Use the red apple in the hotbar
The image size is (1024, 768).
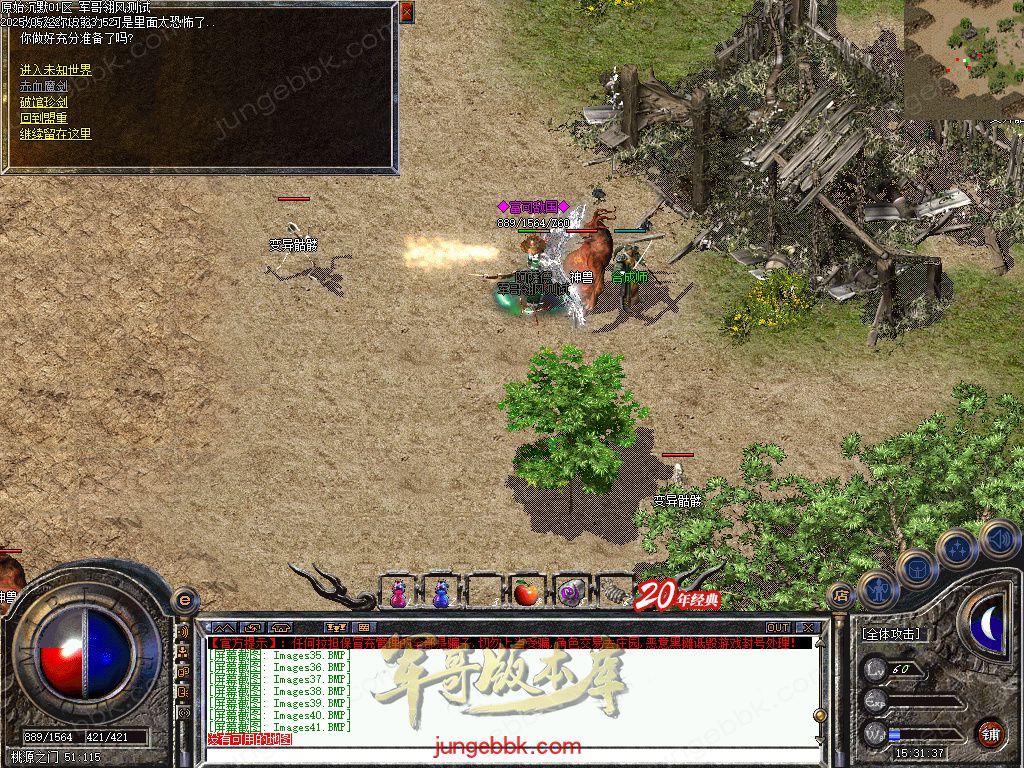coord(526,593)
